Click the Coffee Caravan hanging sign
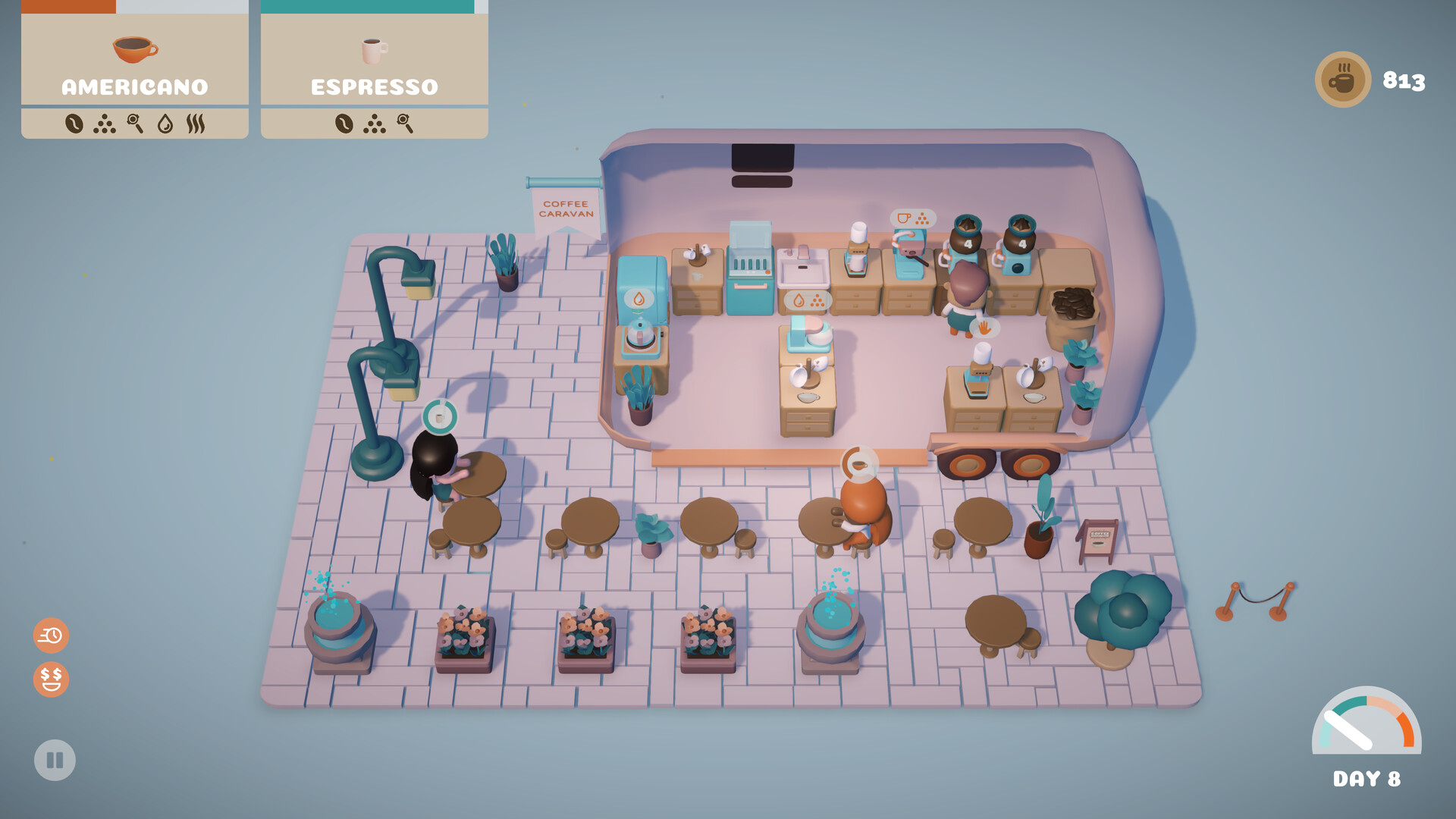 566,210
